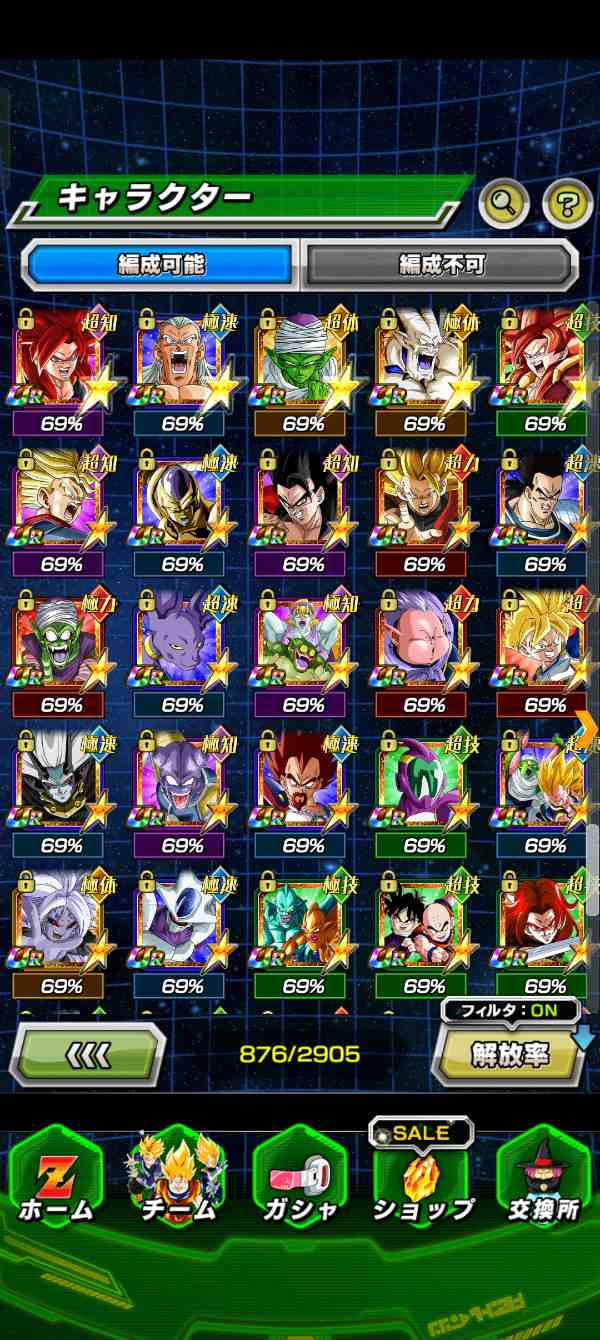Toggle the フィルタ ON filter
The image size is (600, 1340).
510,1010
